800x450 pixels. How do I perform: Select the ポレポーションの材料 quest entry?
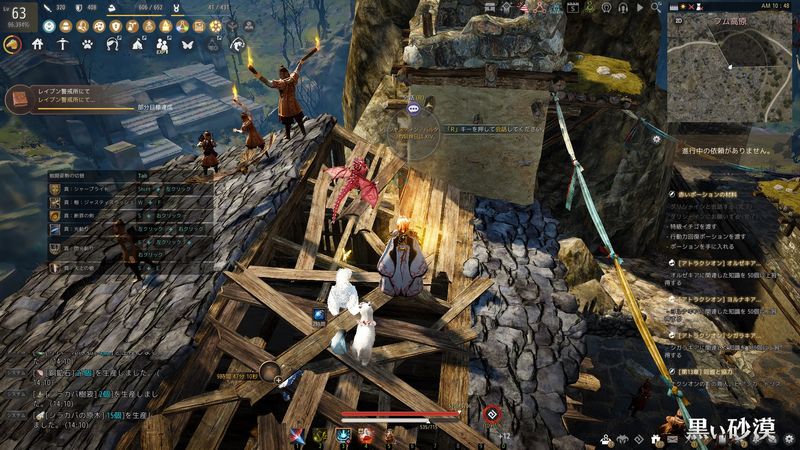(x=719, y=192)
